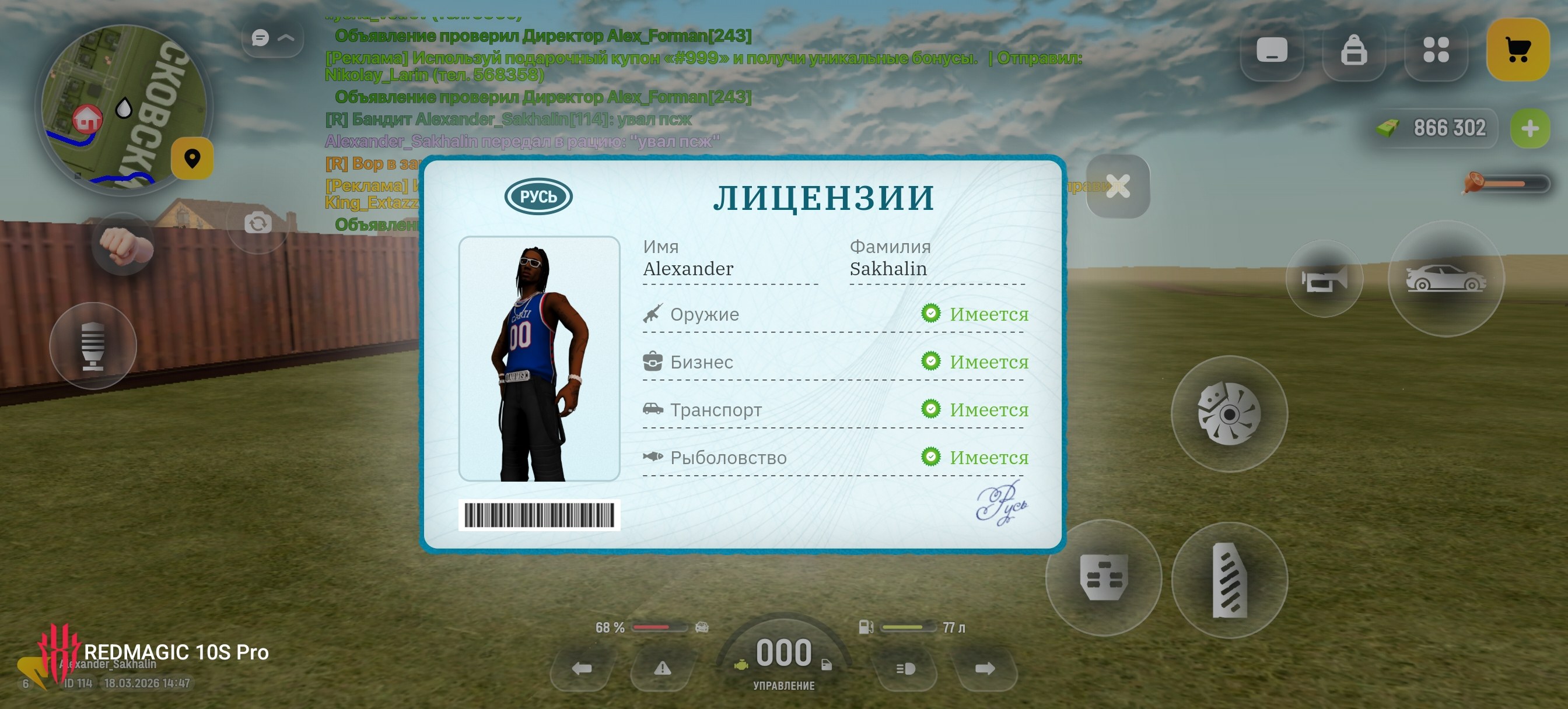Step on the brake pedal
This screenshot has height=709, width=1568.
1103,577
